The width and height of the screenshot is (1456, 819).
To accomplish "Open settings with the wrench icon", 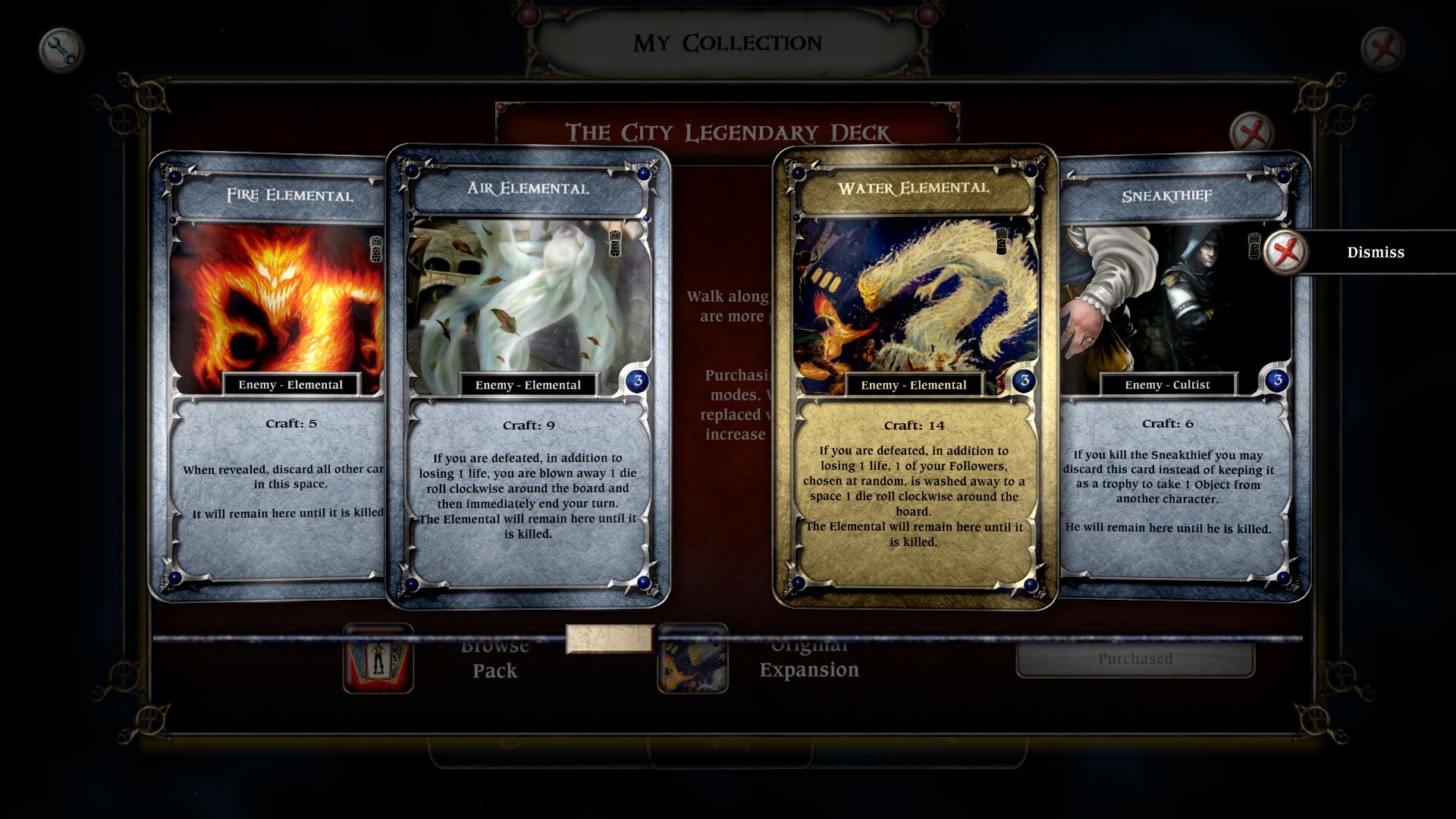I will [x=60, y=47].
